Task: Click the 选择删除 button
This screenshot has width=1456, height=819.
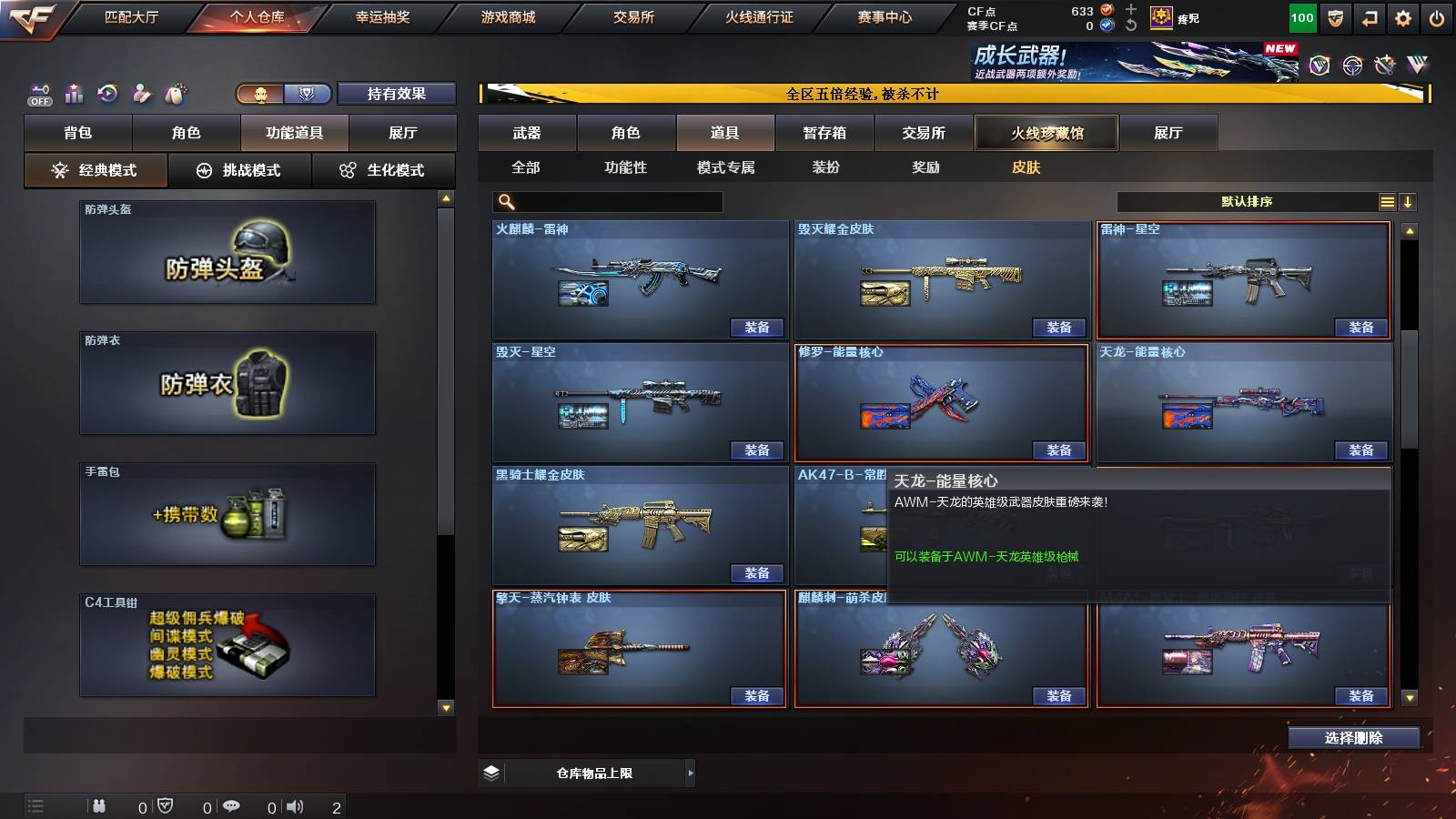Action: pos(1353,737)
